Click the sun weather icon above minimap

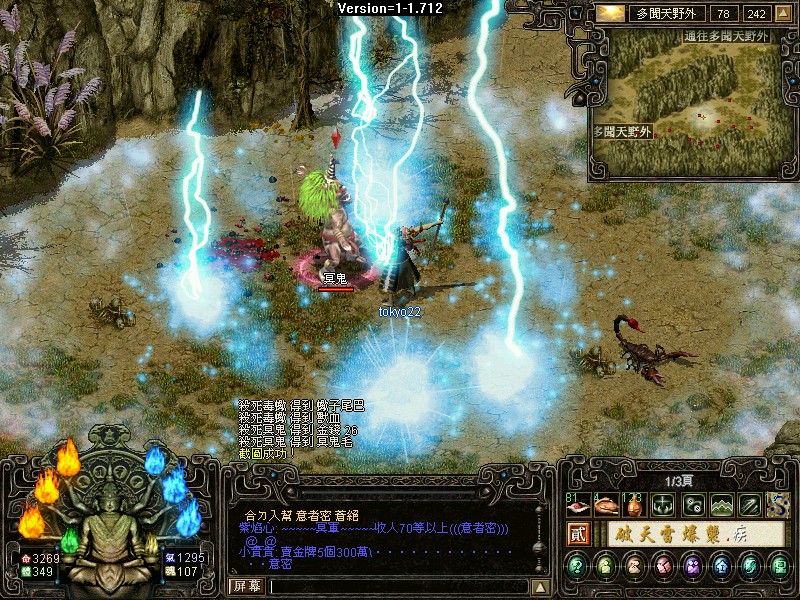pos(609,13)
